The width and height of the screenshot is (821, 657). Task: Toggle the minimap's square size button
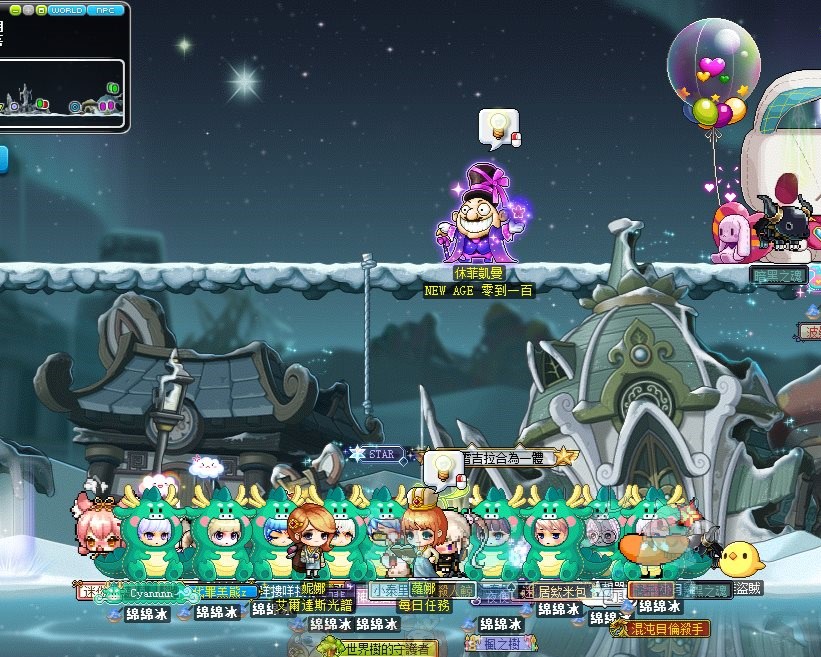pos(41,10)
